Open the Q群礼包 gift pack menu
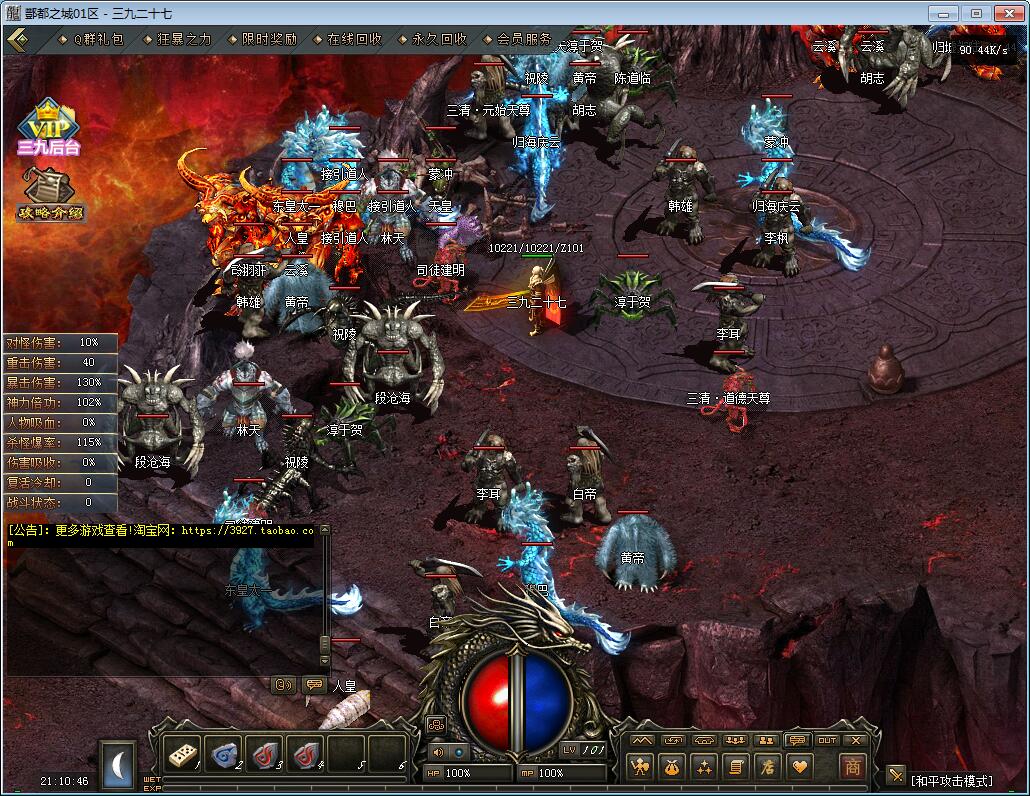1030x796 pixels. click(x=98, y=39)
